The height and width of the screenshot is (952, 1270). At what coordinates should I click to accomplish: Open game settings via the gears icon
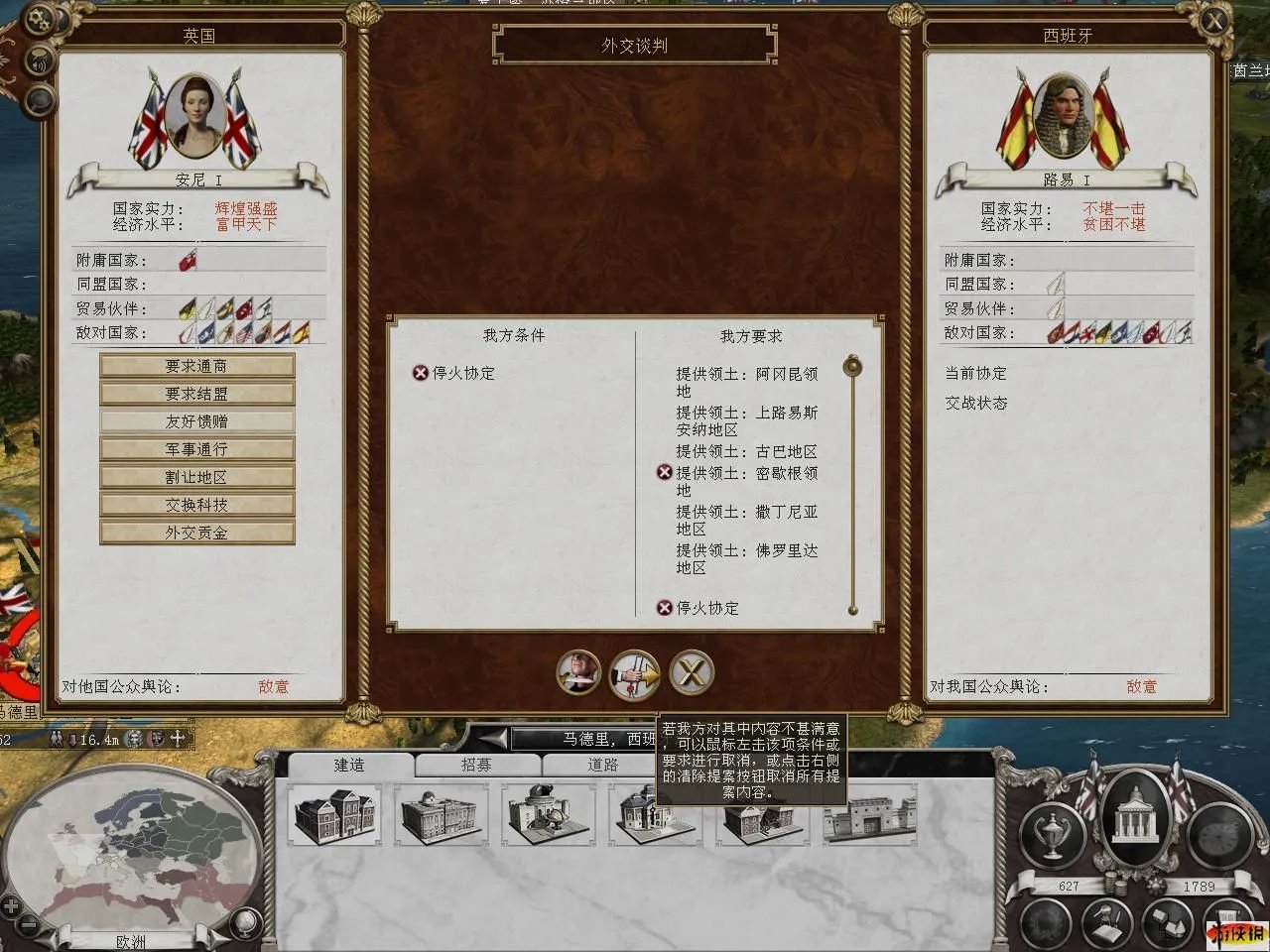click(x=40, y=17)
